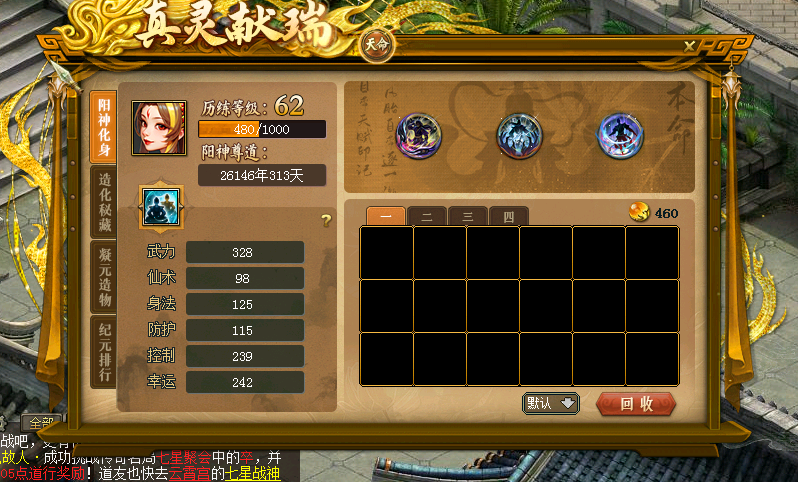The image size is (798, 482).
Task: Switch to the 凝元造物 side tab
Action: pyautogui.click(x=103, y=275)
